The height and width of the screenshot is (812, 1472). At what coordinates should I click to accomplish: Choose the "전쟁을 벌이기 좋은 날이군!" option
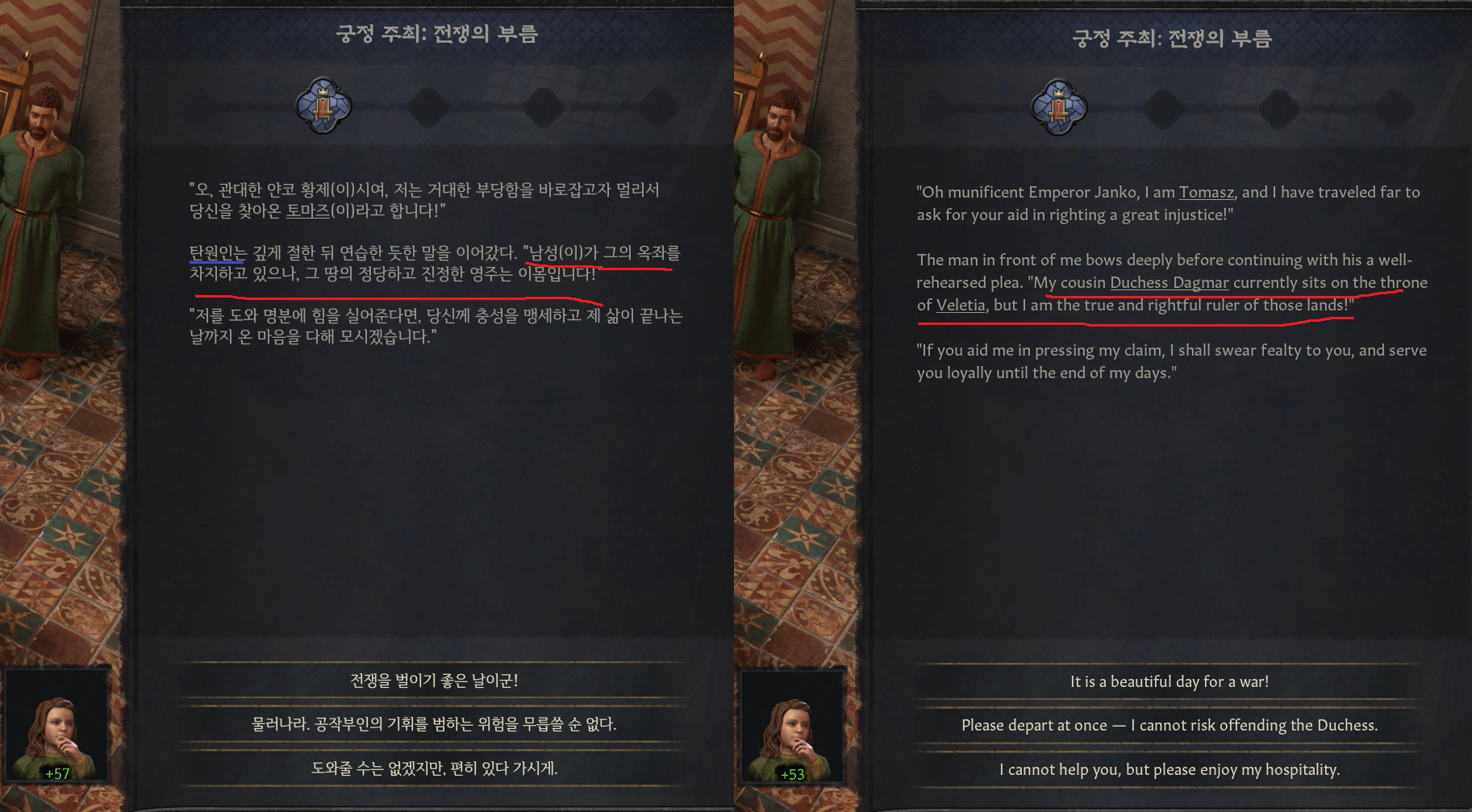432,681
